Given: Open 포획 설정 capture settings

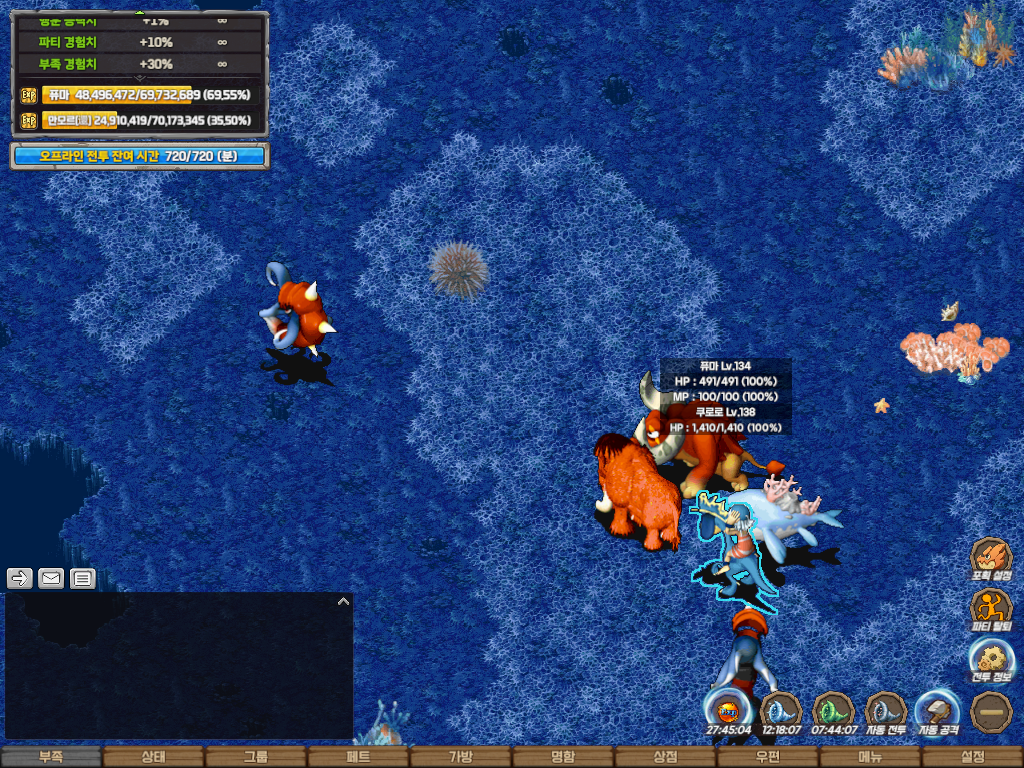Looking at the screenshot, I should [x=991, y=558].
